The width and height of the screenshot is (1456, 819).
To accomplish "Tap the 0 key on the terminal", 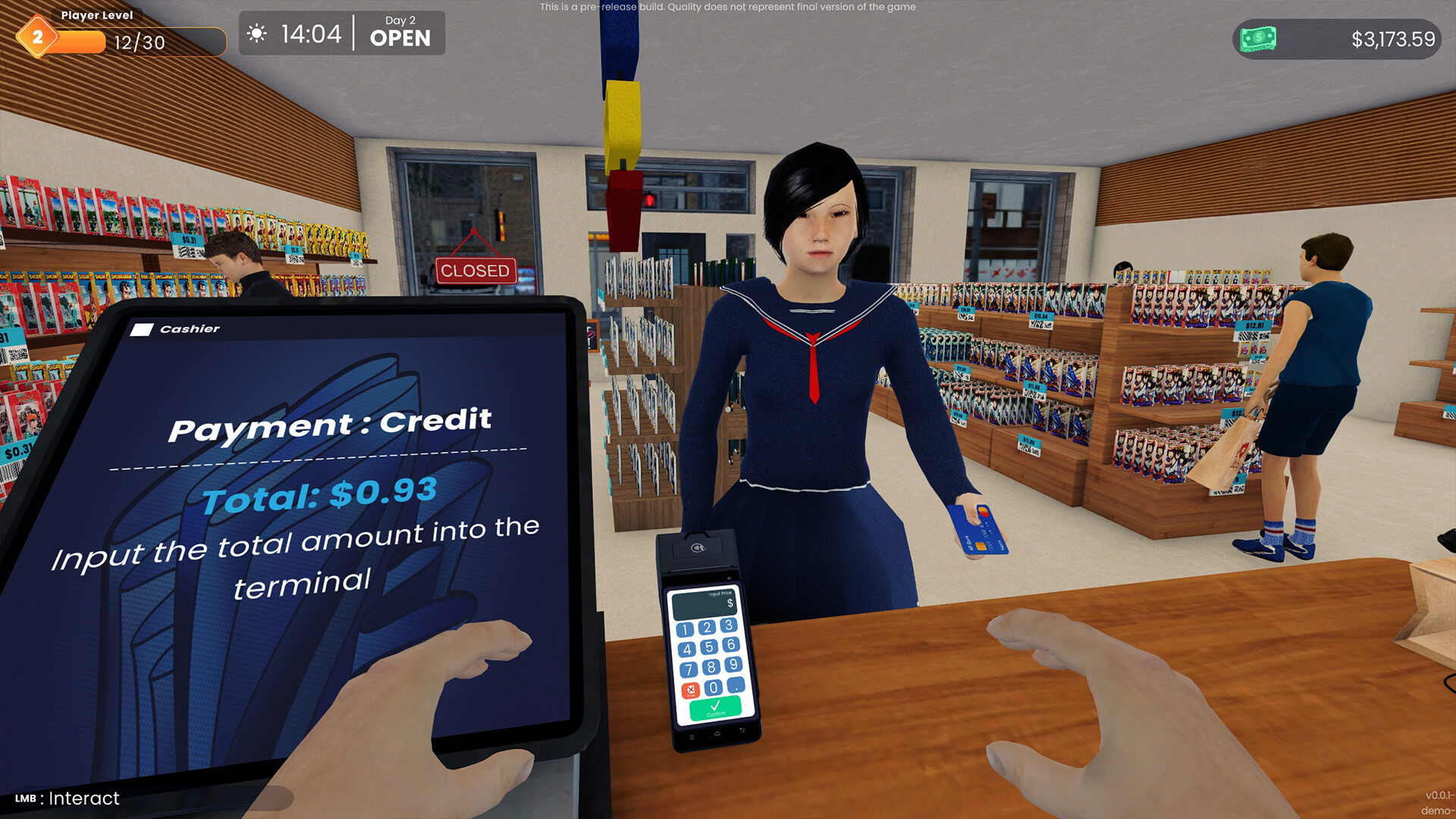I will point(713,687).
